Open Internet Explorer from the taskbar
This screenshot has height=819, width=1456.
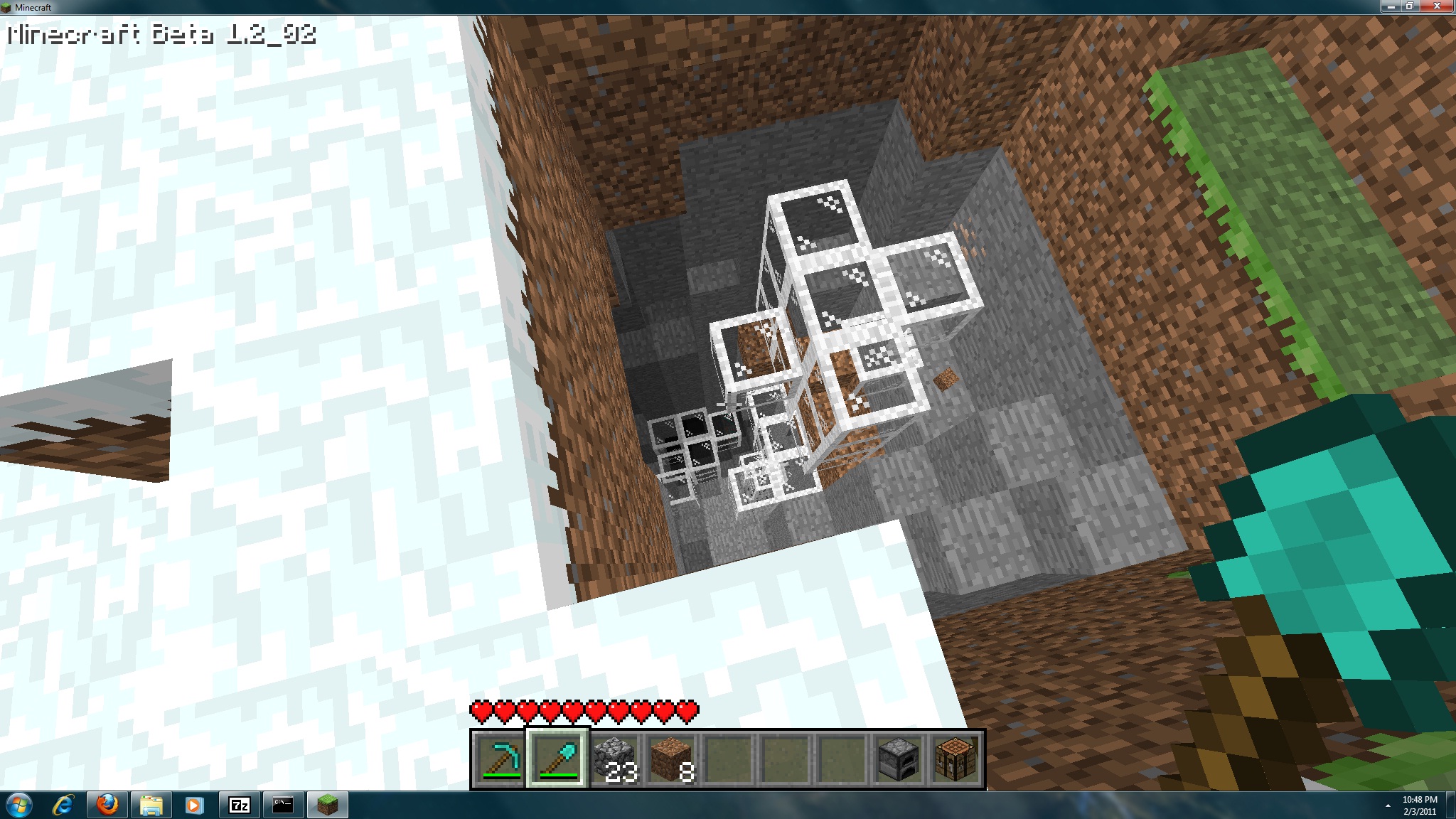coord(63,804)
